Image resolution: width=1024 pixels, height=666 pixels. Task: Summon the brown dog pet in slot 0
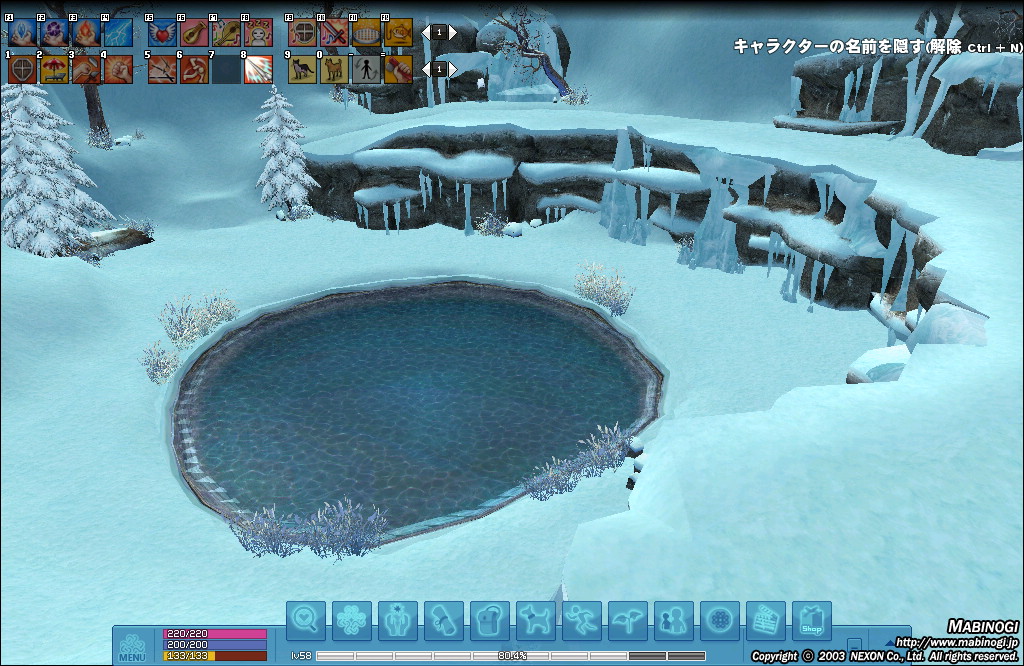[334, 69]
